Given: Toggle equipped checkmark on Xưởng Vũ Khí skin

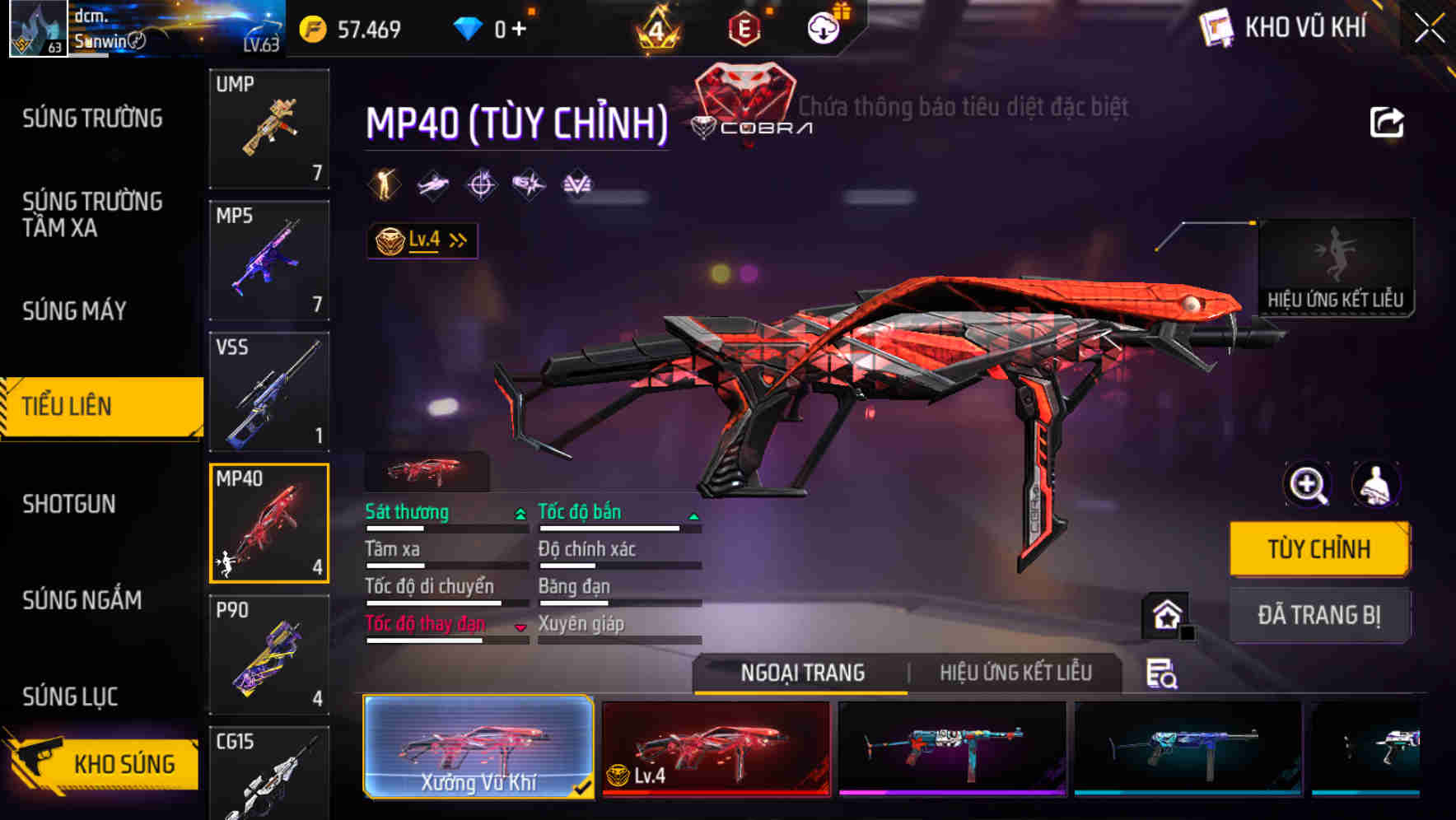Looking at the screenshot, I should coord(584,787).
